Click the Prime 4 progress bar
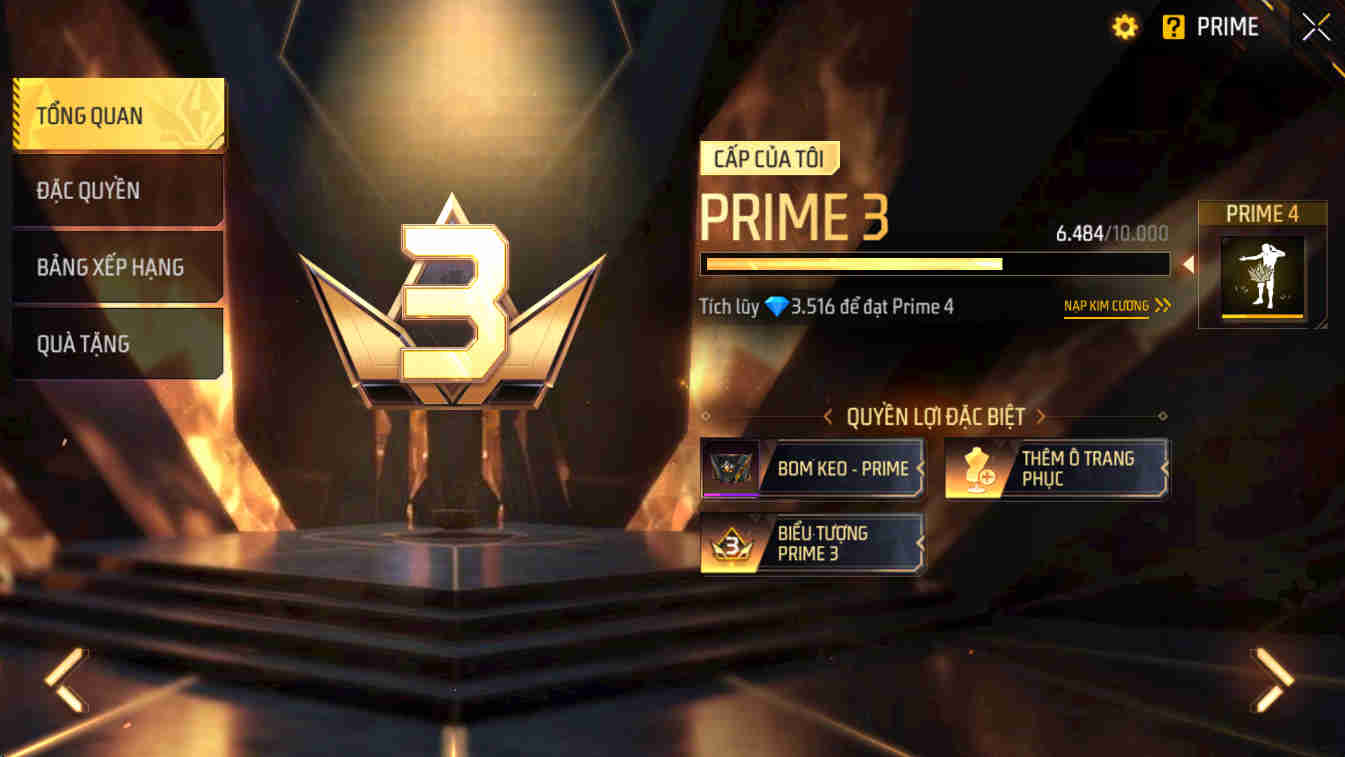Image resolution: width=1345 pixels, height=757 pixels. tap(937, 264)
